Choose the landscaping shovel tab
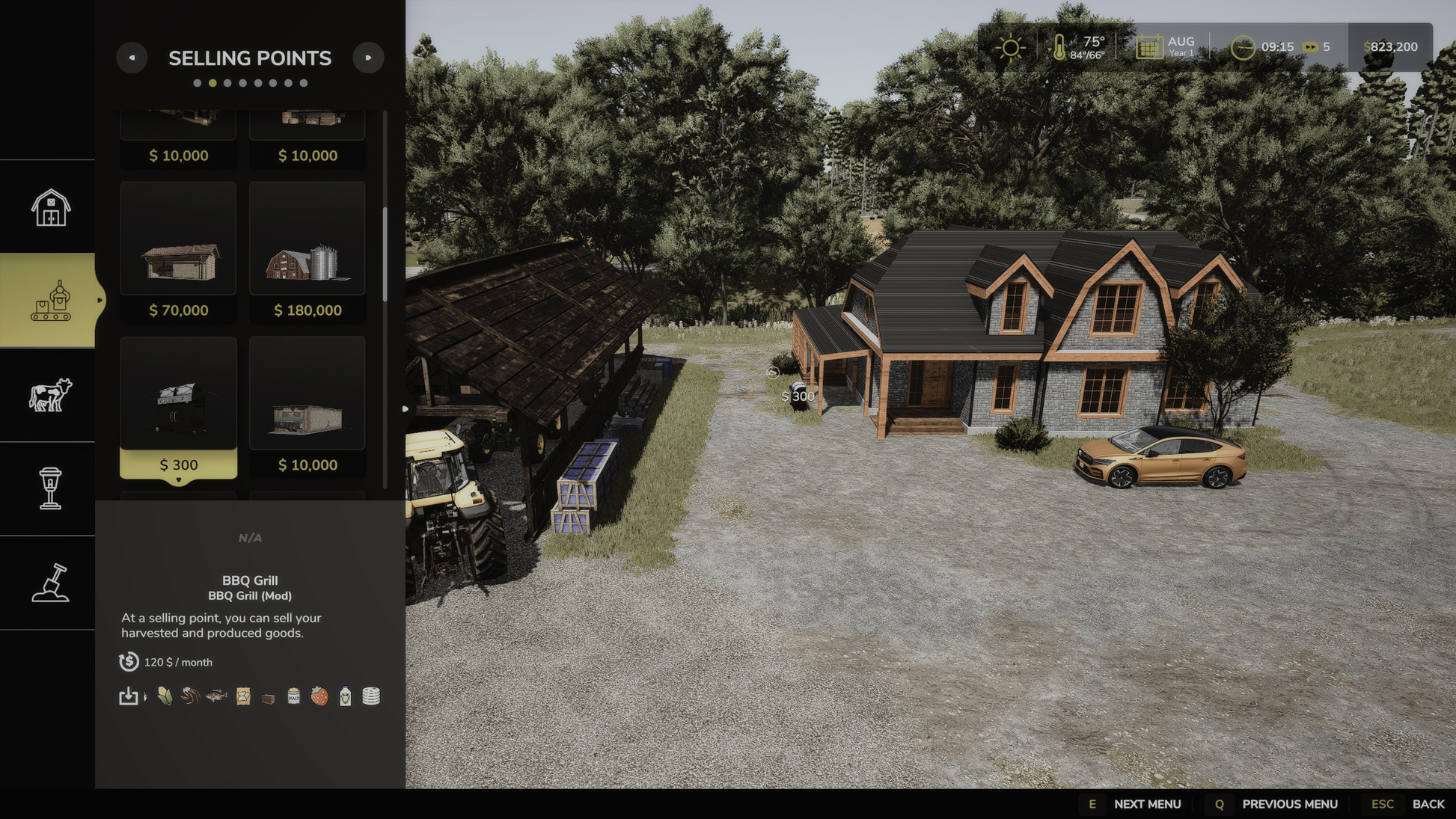This screenshot has width=1456, height=819. (x=50, y=583)
